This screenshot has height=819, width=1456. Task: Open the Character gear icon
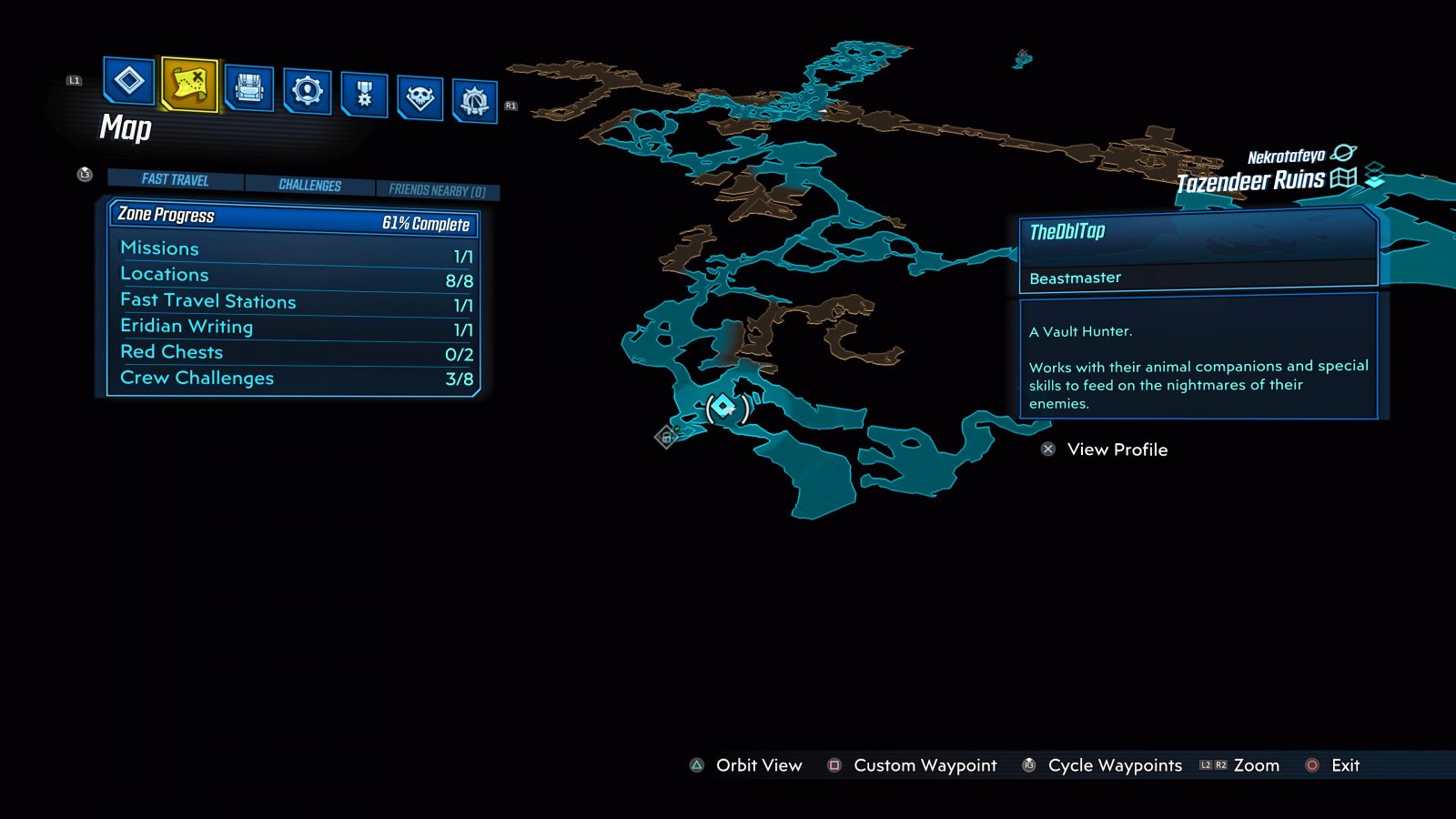coord(307,91)
